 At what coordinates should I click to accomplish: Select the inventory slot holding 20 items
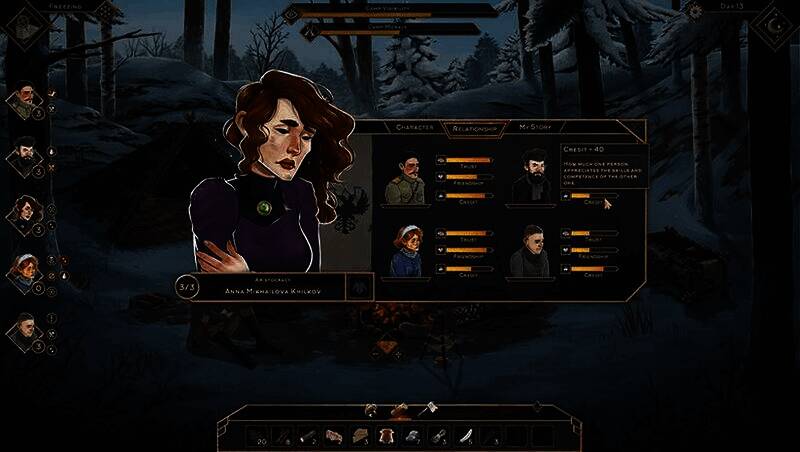(x=258, y=435)
